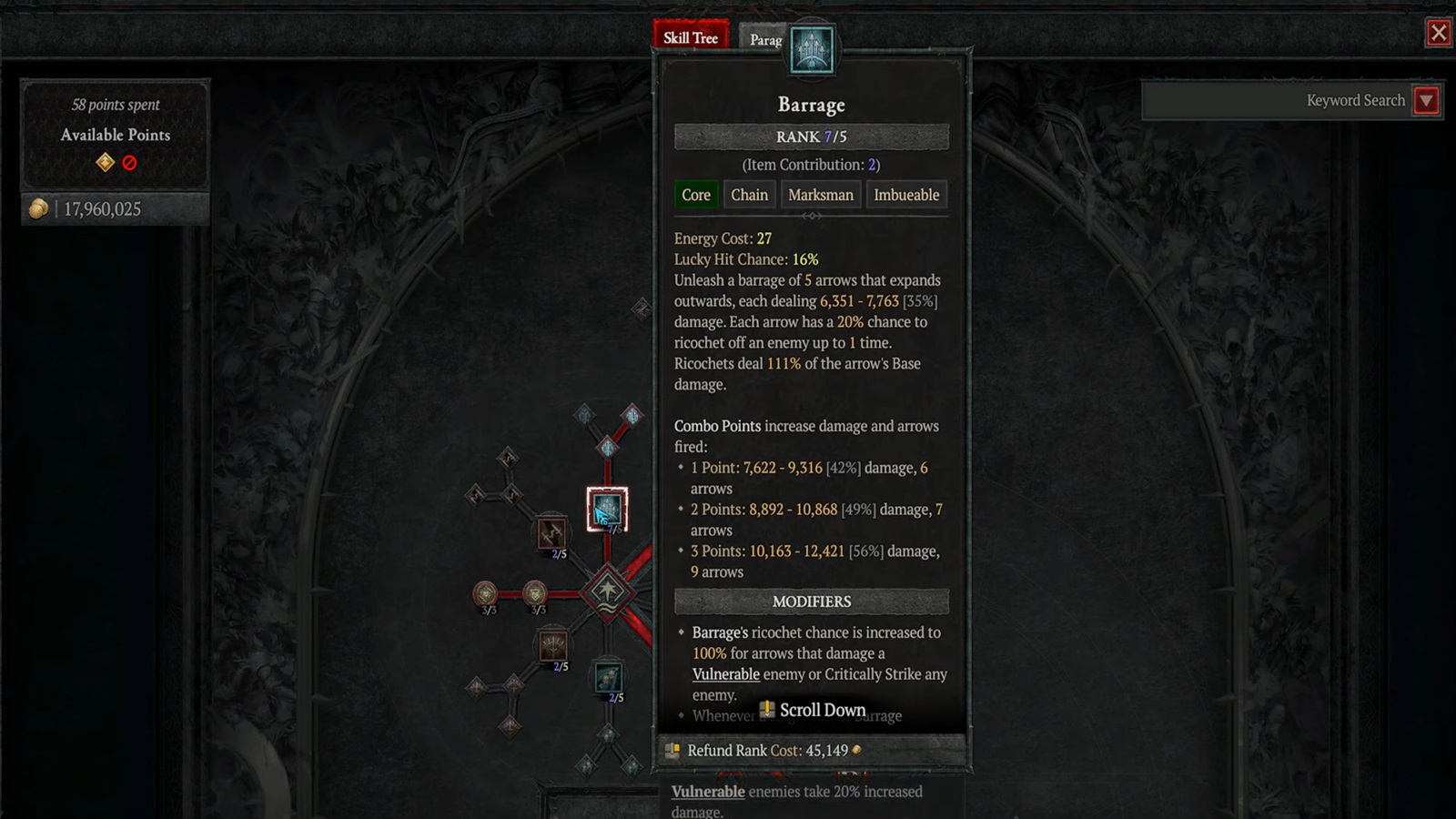Select the highlighted Barrage skill node
The height and width of the screenshot is (819, 1456).
(607, 510)
